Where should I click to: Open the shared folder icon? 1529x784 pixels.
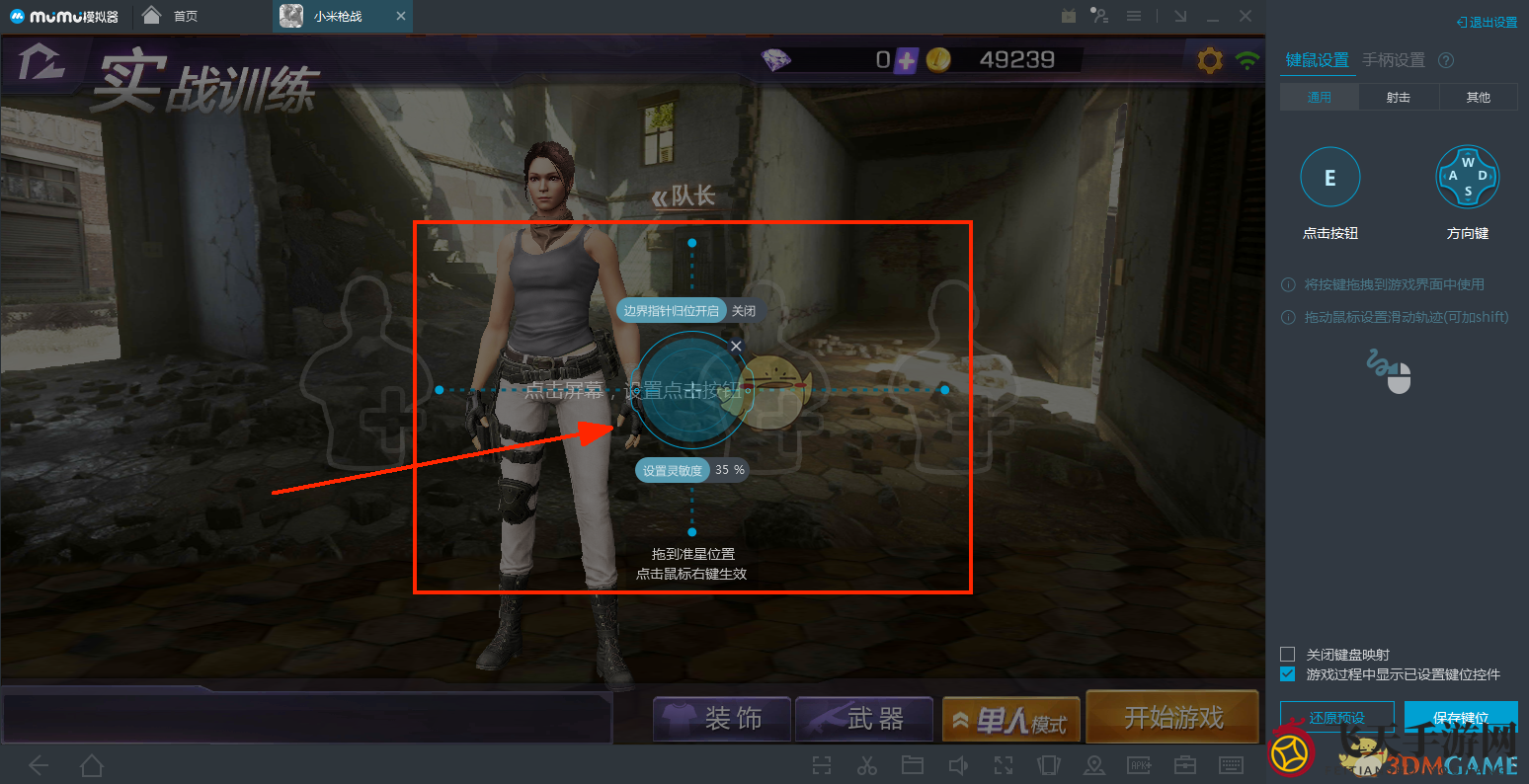coord(913,765)
